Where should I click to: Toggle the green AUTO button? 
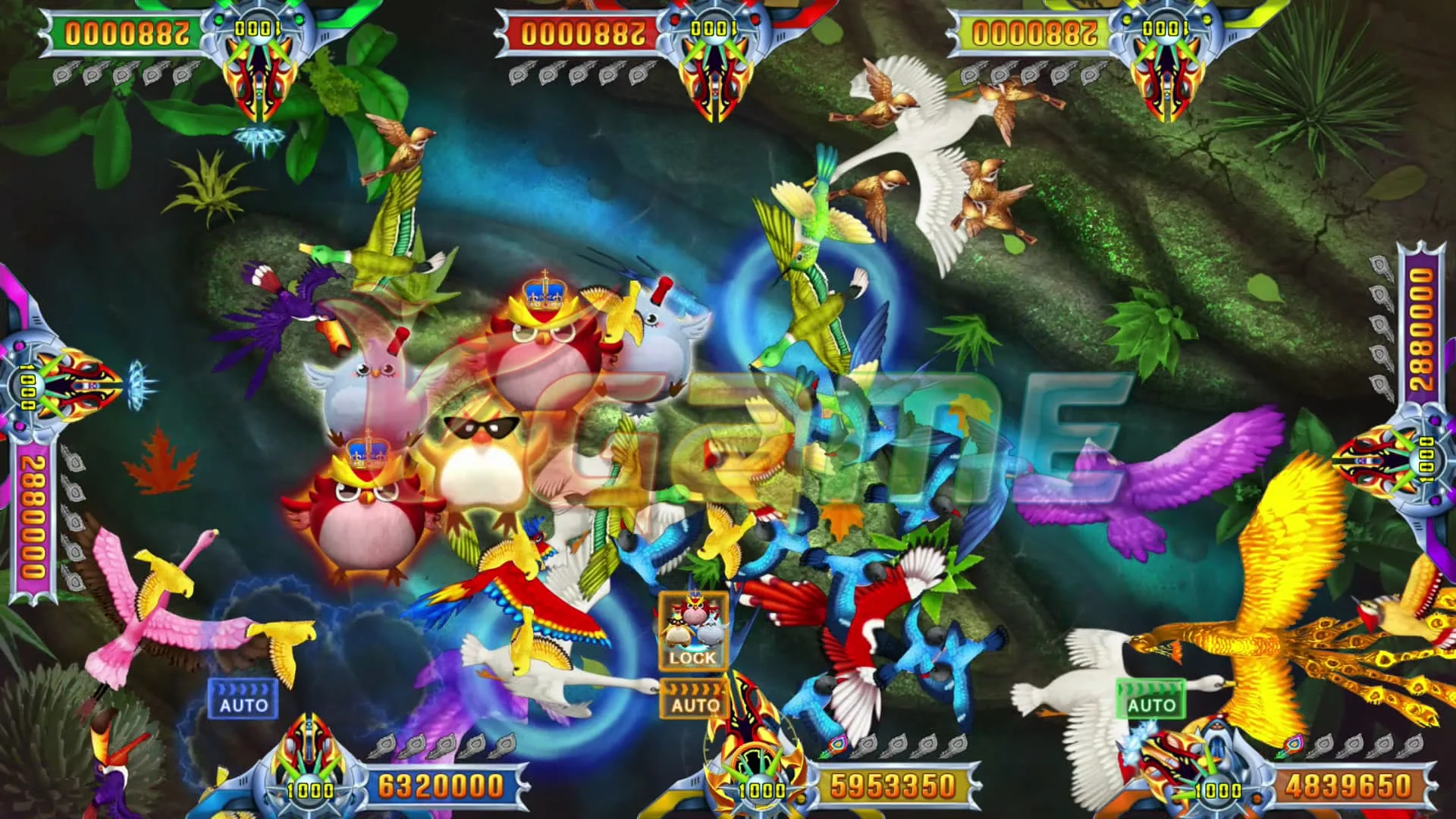(1150, 698)
